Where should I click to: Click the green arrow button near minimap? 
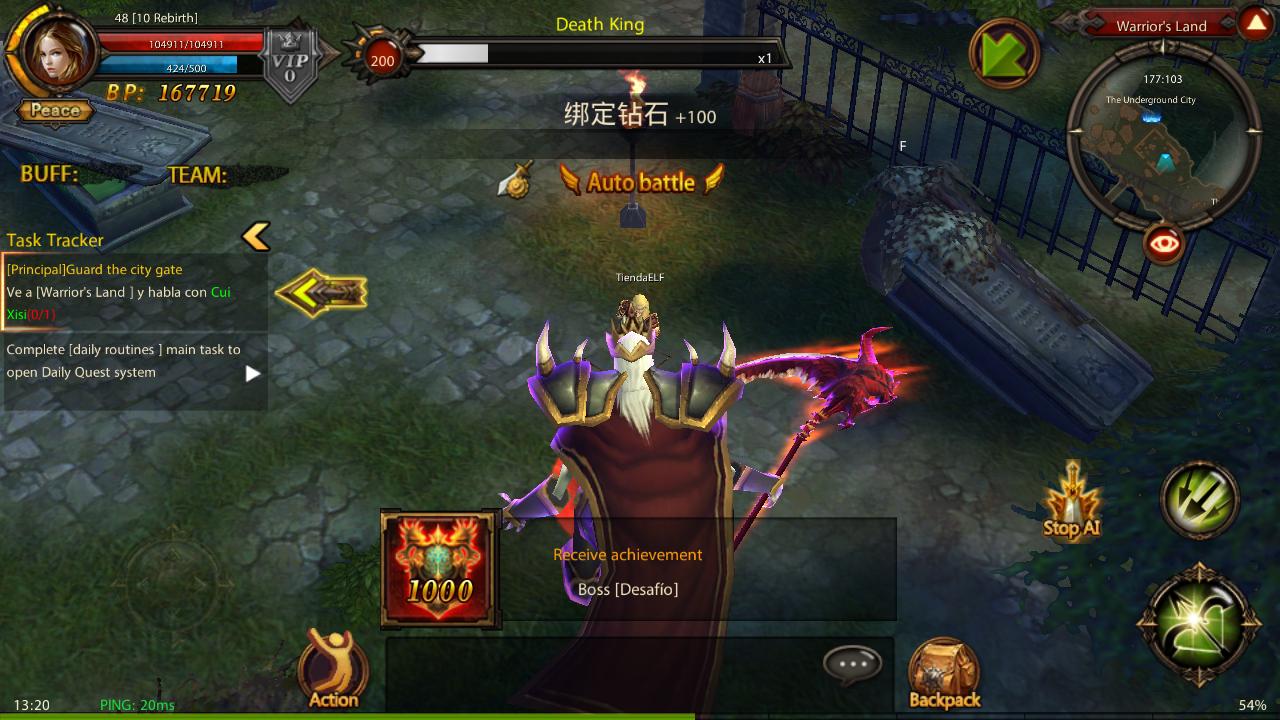click(1005, 52)
